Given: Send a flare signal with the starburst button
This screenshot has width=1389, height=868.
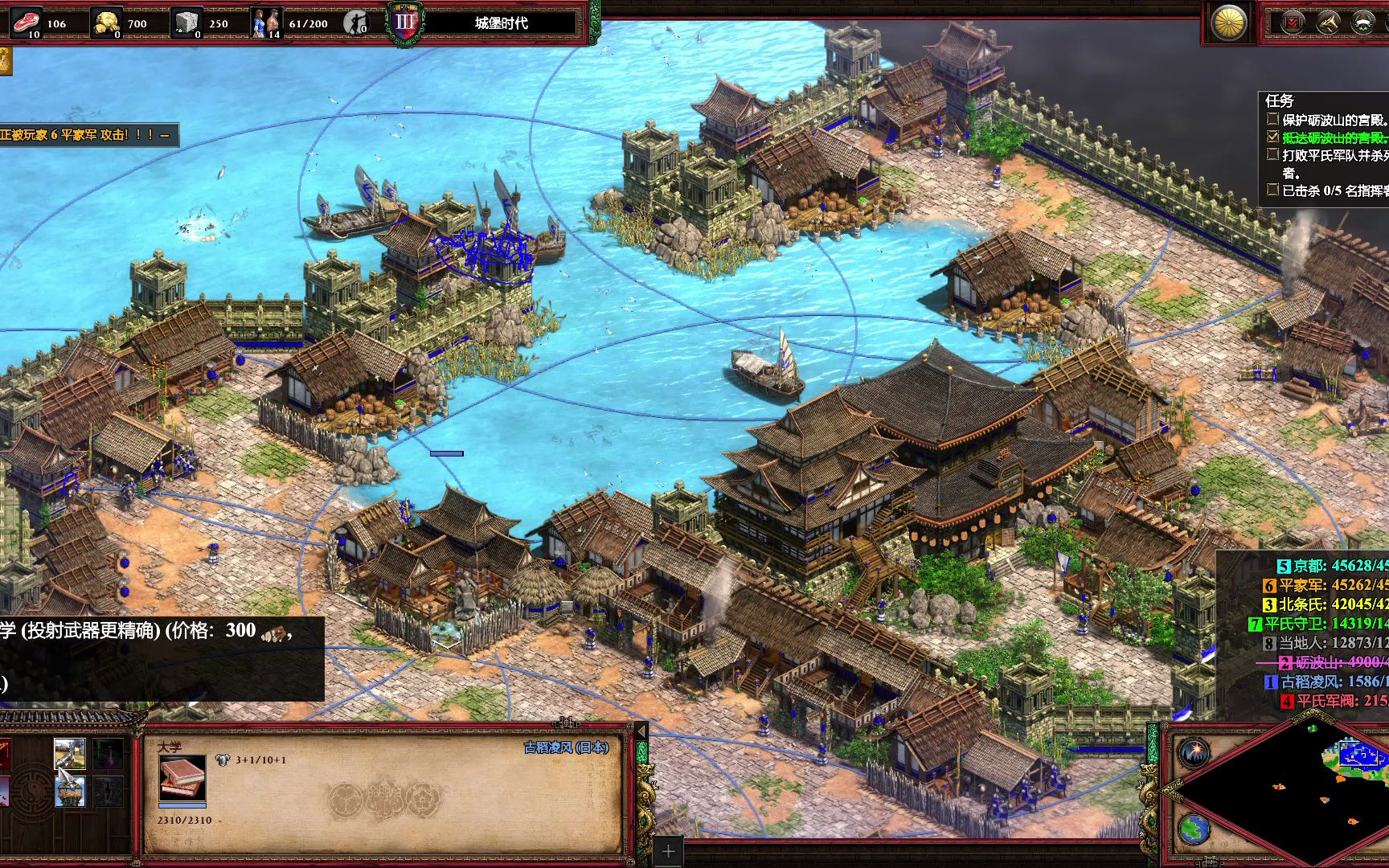Looking at the screenshot, I should (x=1194, y=753).
